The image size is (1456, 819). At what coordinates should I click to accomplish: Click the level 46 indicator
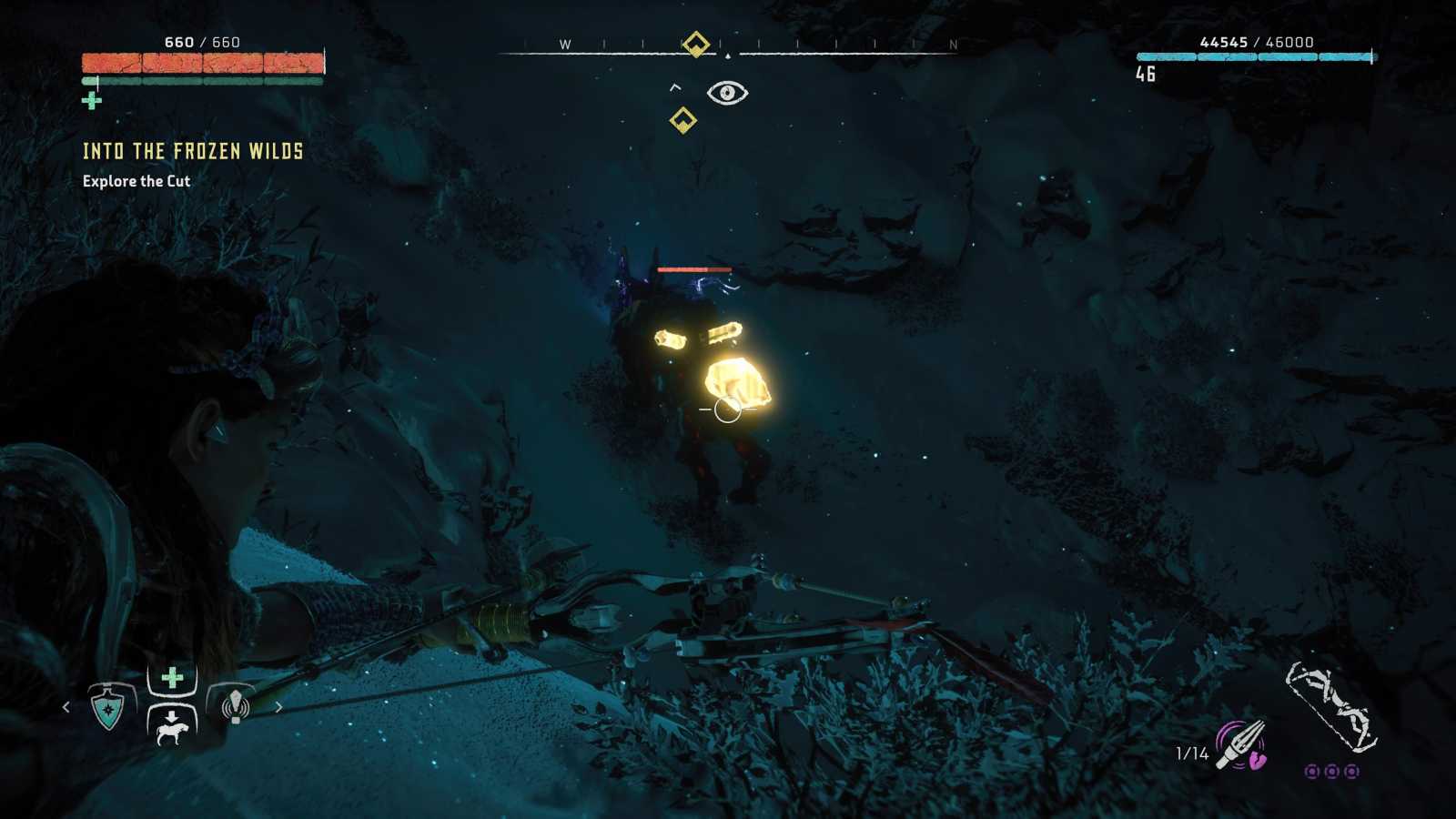click(1146, 72)
